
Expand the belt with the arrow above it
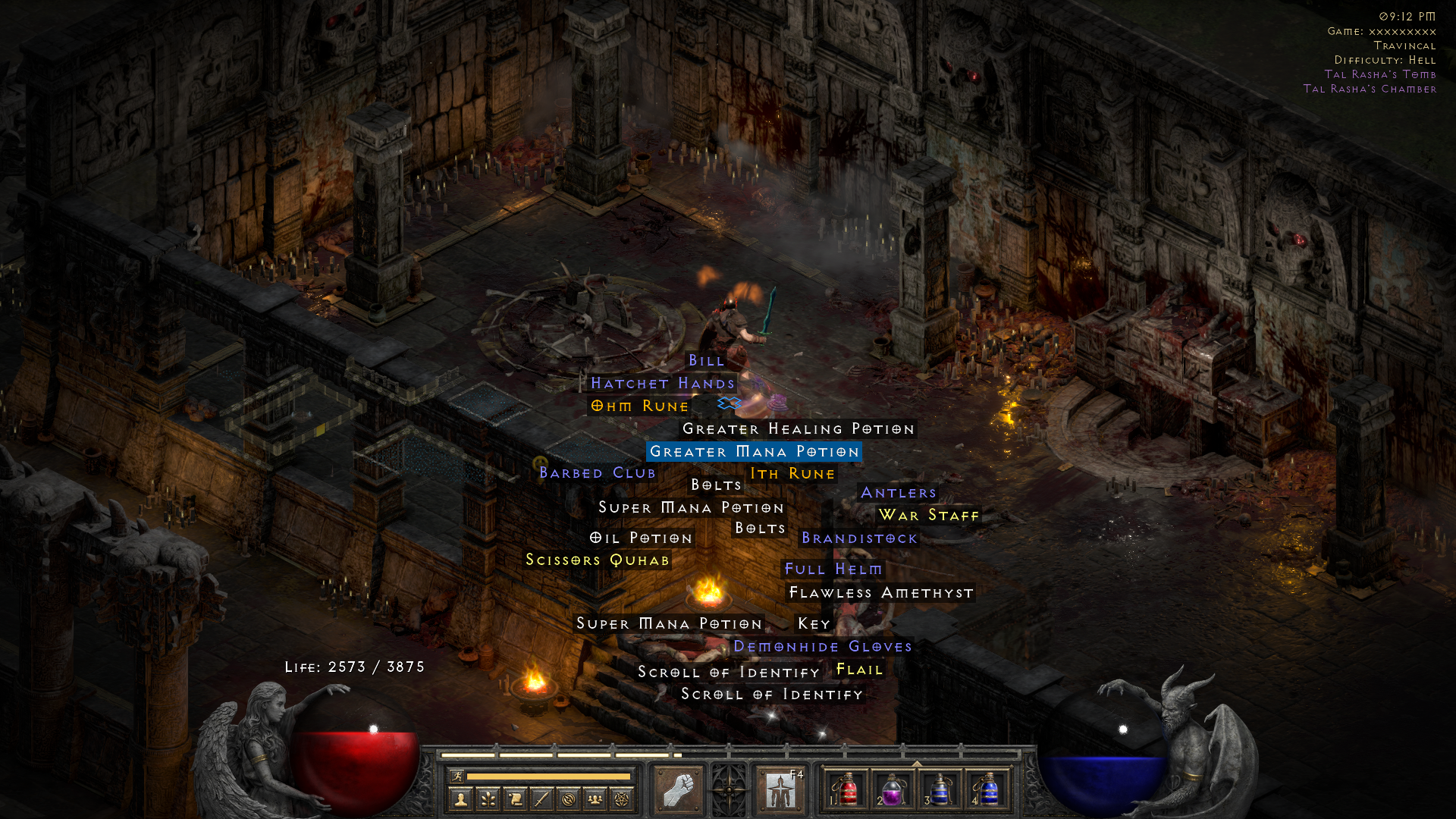pos(917,764)
